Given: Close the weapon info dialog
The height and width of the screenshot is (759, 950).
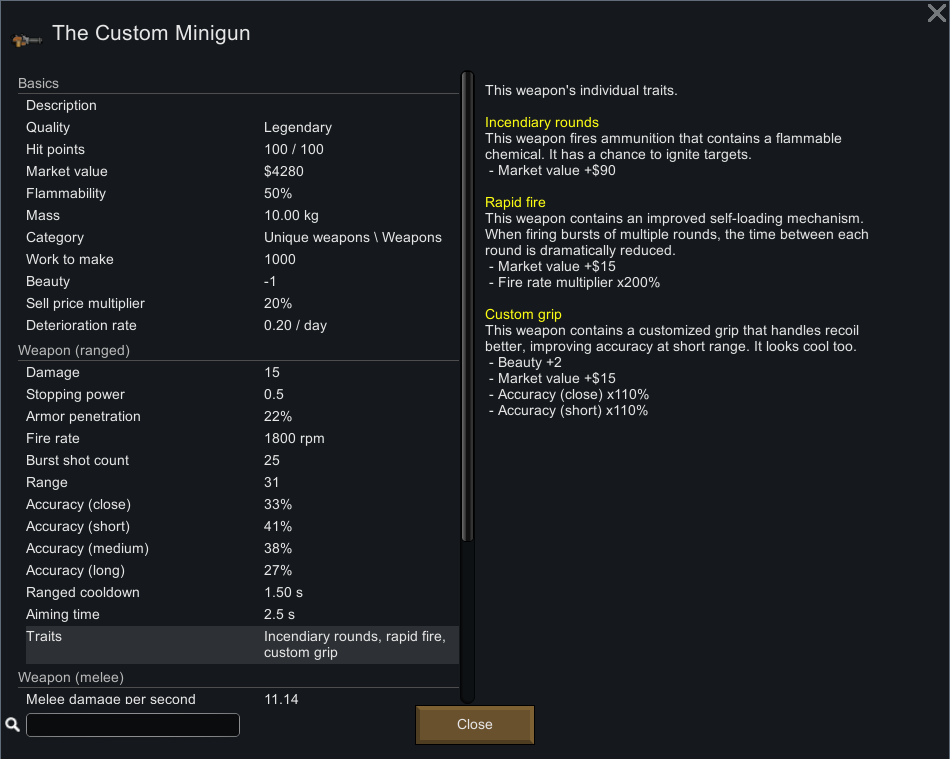Looking at the screenshot, I should click(475, 725).
